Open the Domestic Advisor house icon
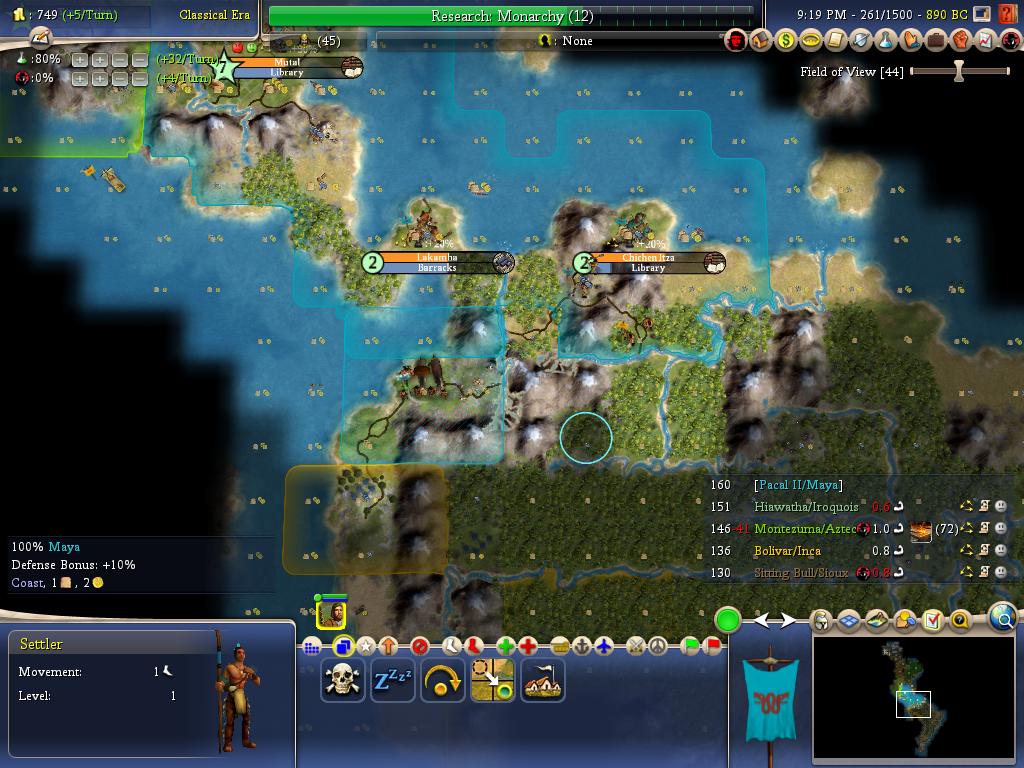1024x768 pixels. click(761, 41)
